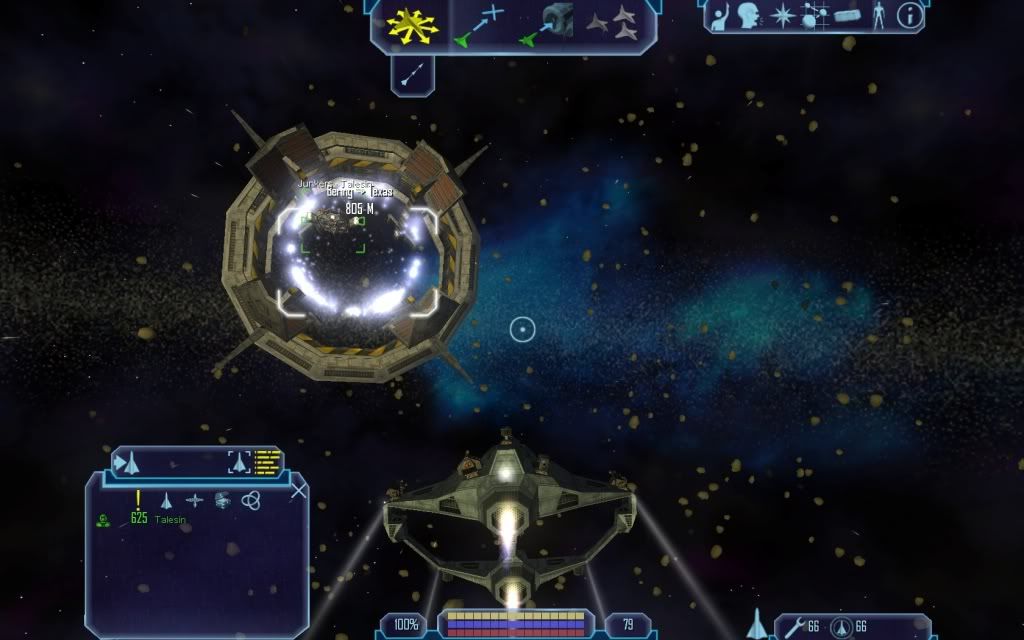1024x640 pixels.
Task: Filter contact list by stations cross icon
Action: [x=194, y=499]
